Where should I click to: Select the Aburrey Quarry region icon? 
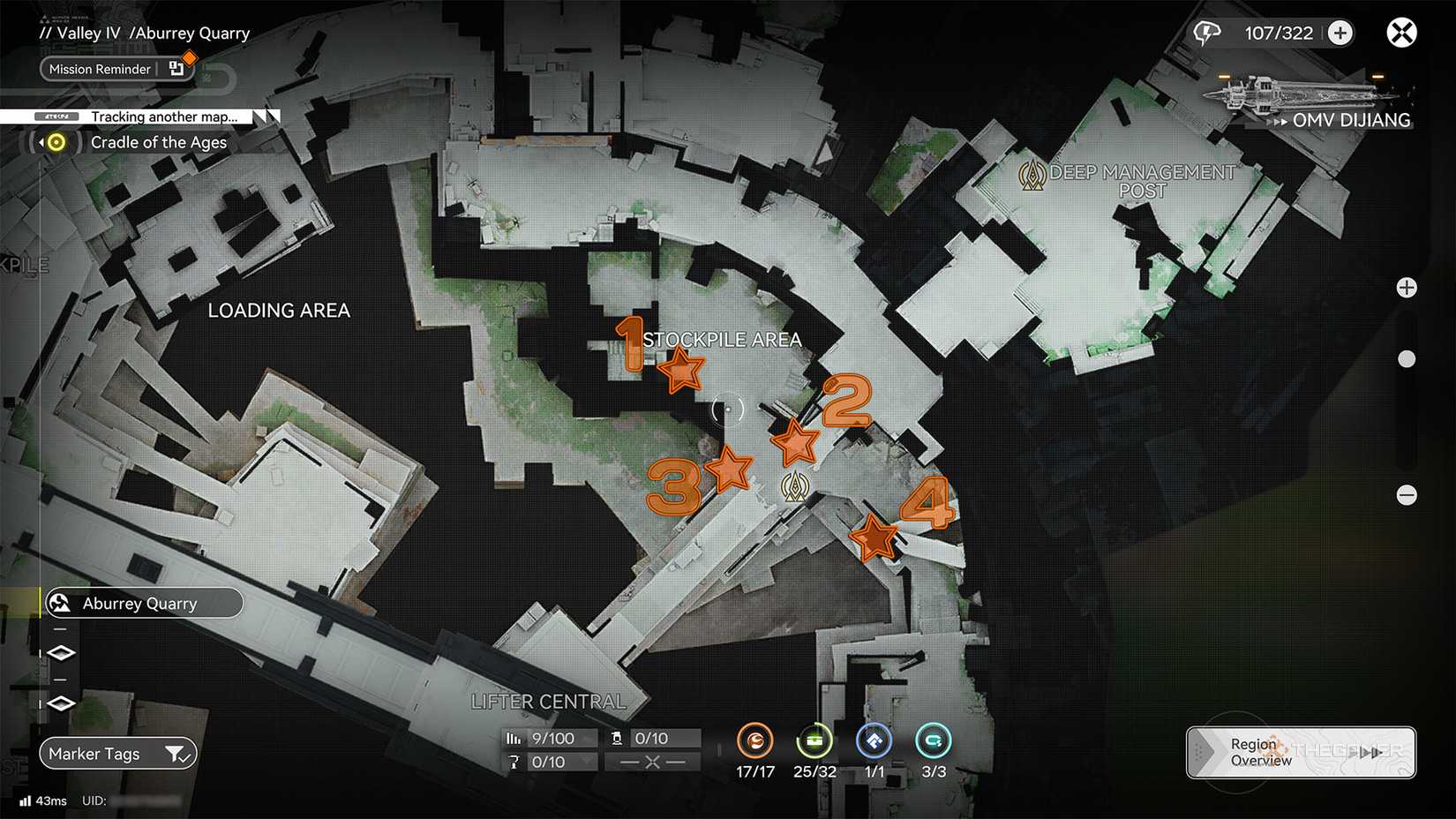point(59,603)
